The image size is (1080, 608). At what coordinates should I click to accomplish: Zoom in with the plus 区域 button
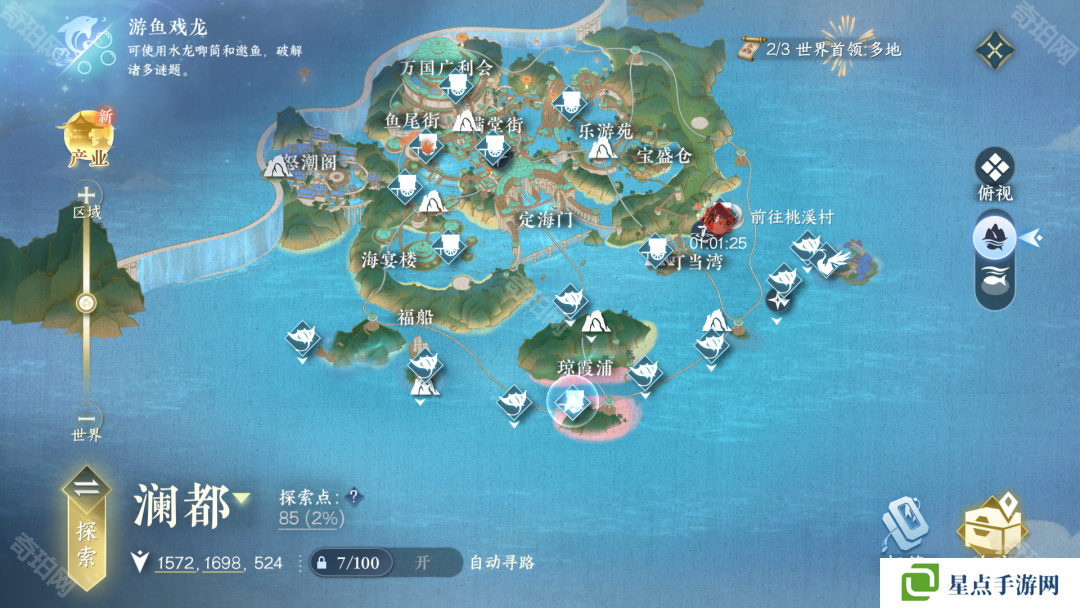(88, 196)
